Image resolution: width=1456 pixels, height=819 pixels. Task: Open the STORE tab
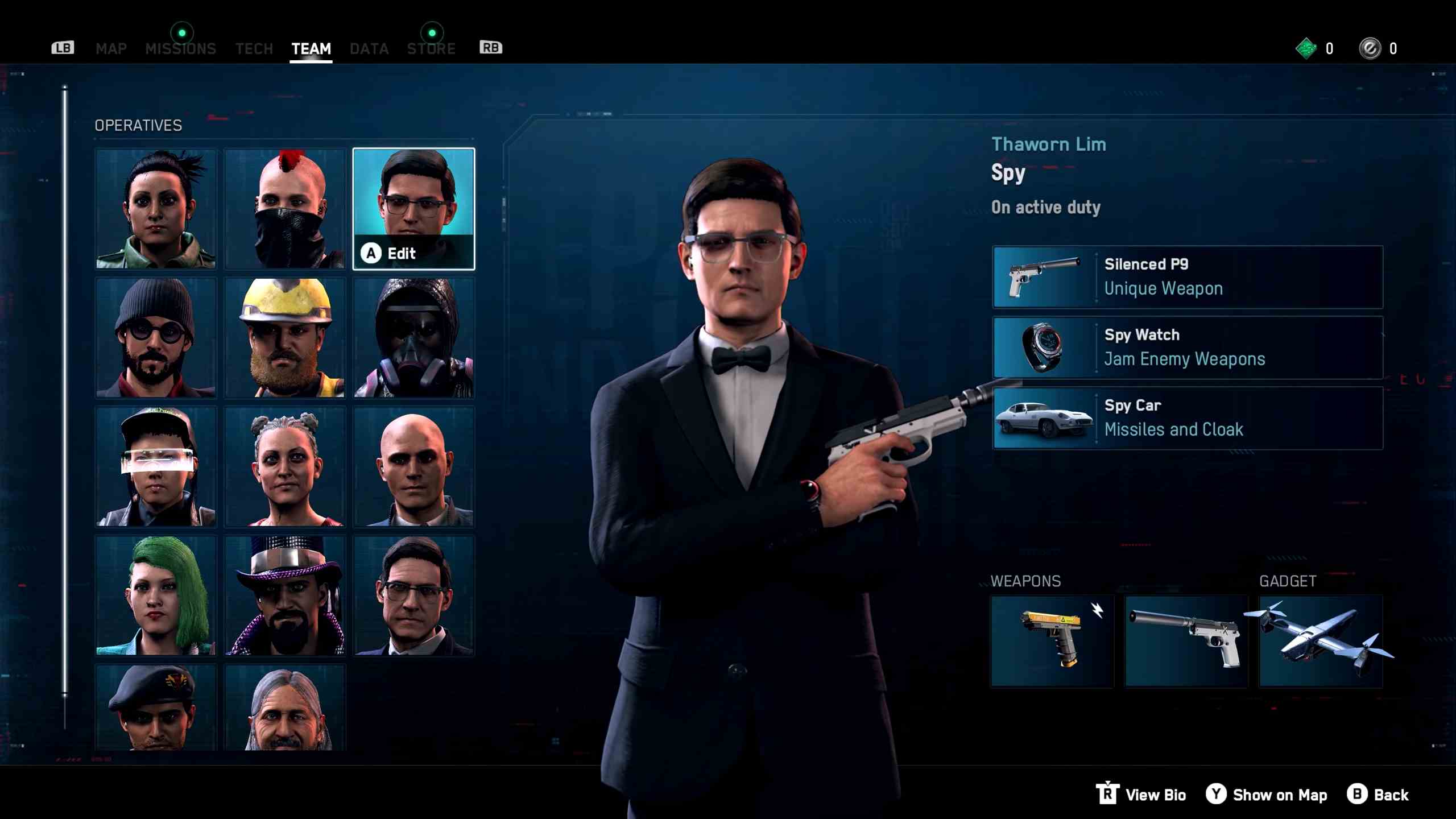tap(431, 48)
